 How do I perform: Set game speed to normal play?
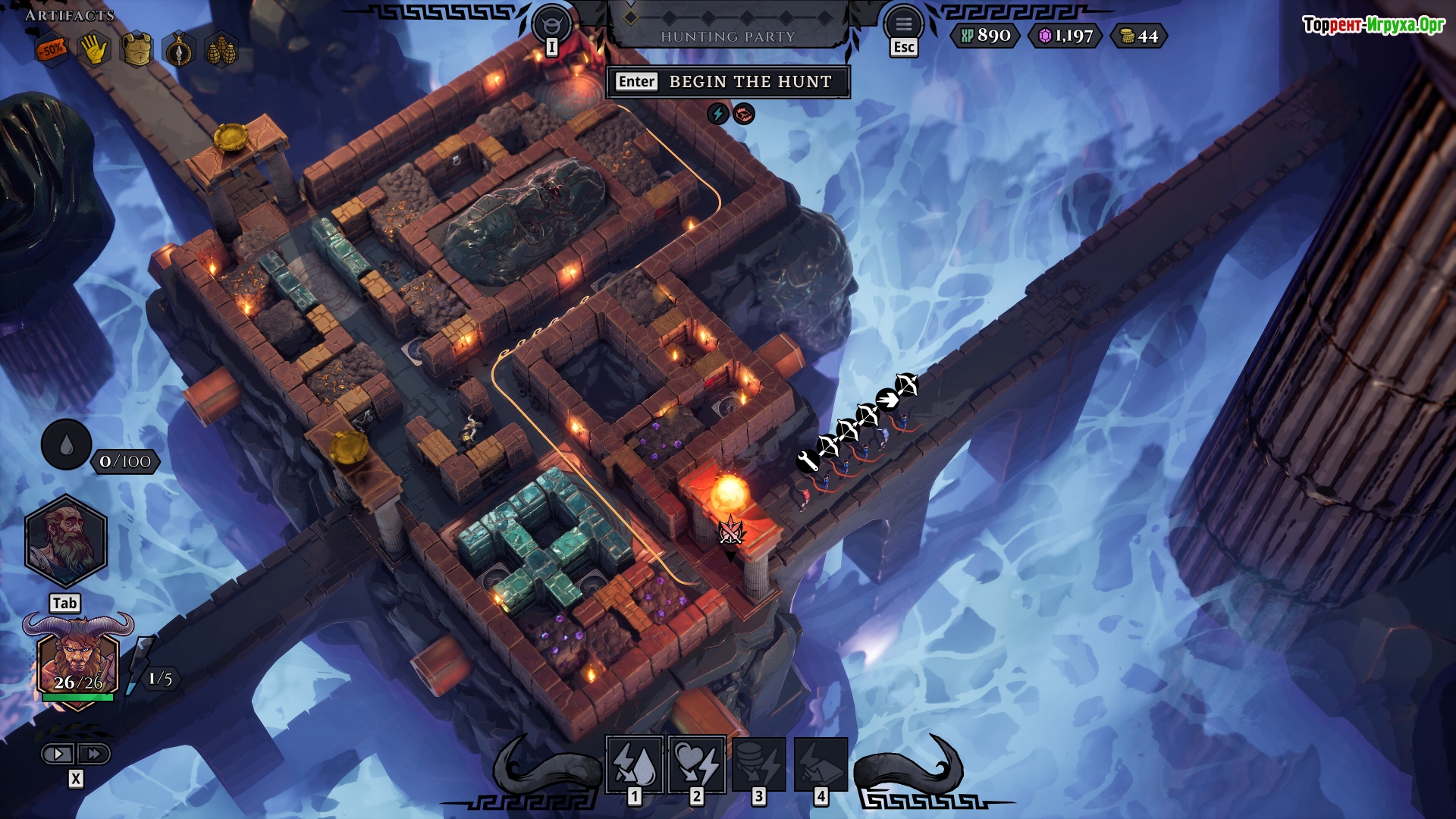click(x=58, y=754)
